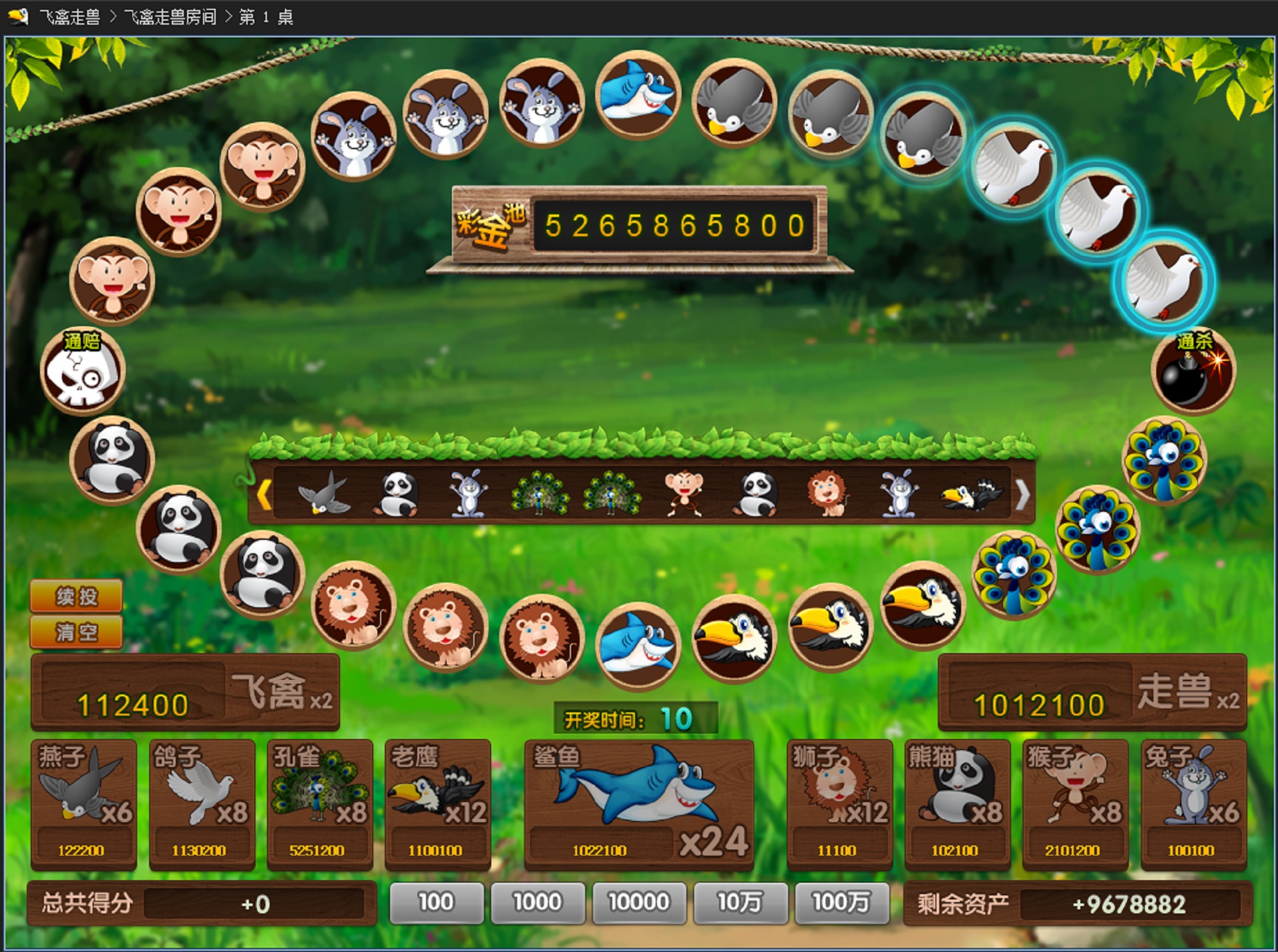The height and width of the screenshot is (952, 1278).
Task: Bet on the 飞禽 x2 panel
Action: [x=185, y=692]
